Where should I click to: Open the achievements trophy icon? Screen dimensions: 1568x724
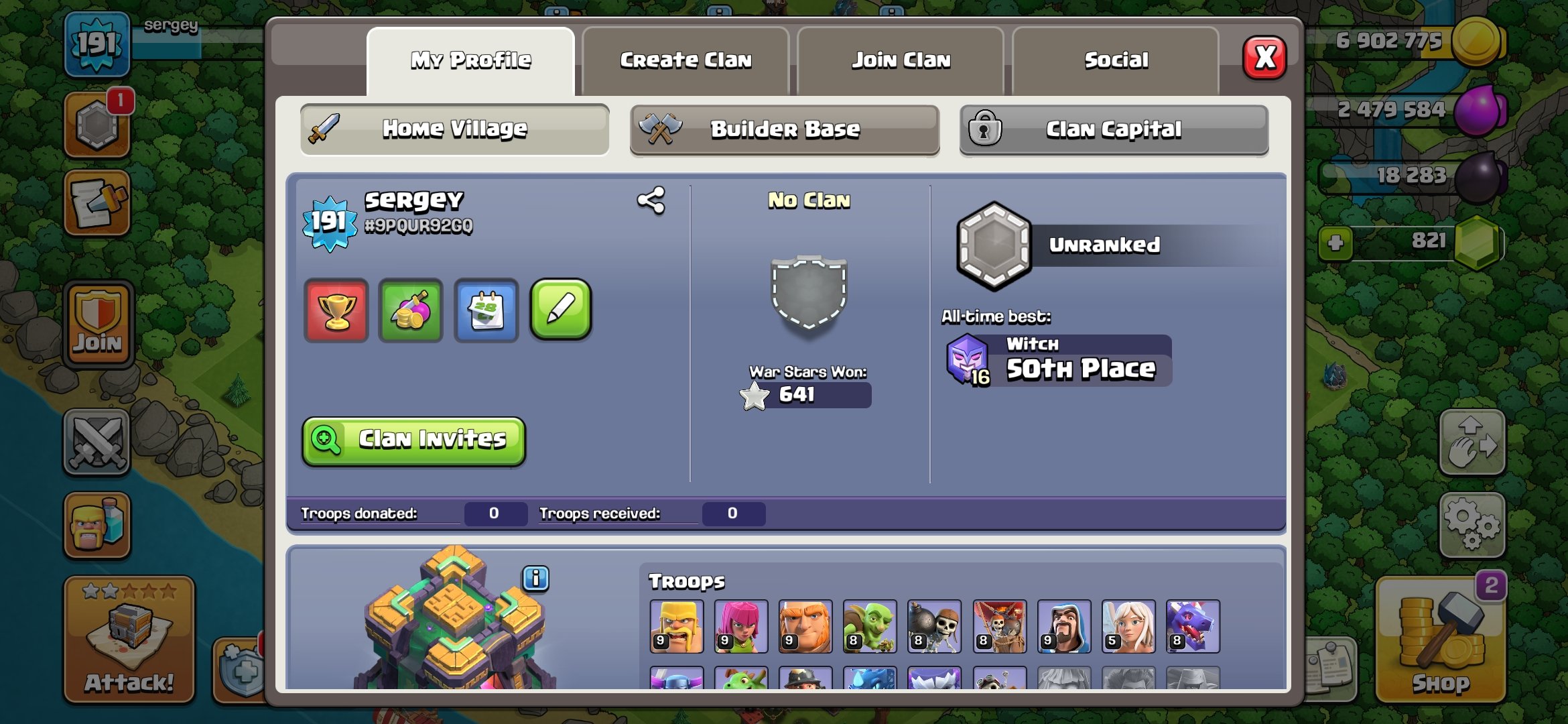(336, 309)
